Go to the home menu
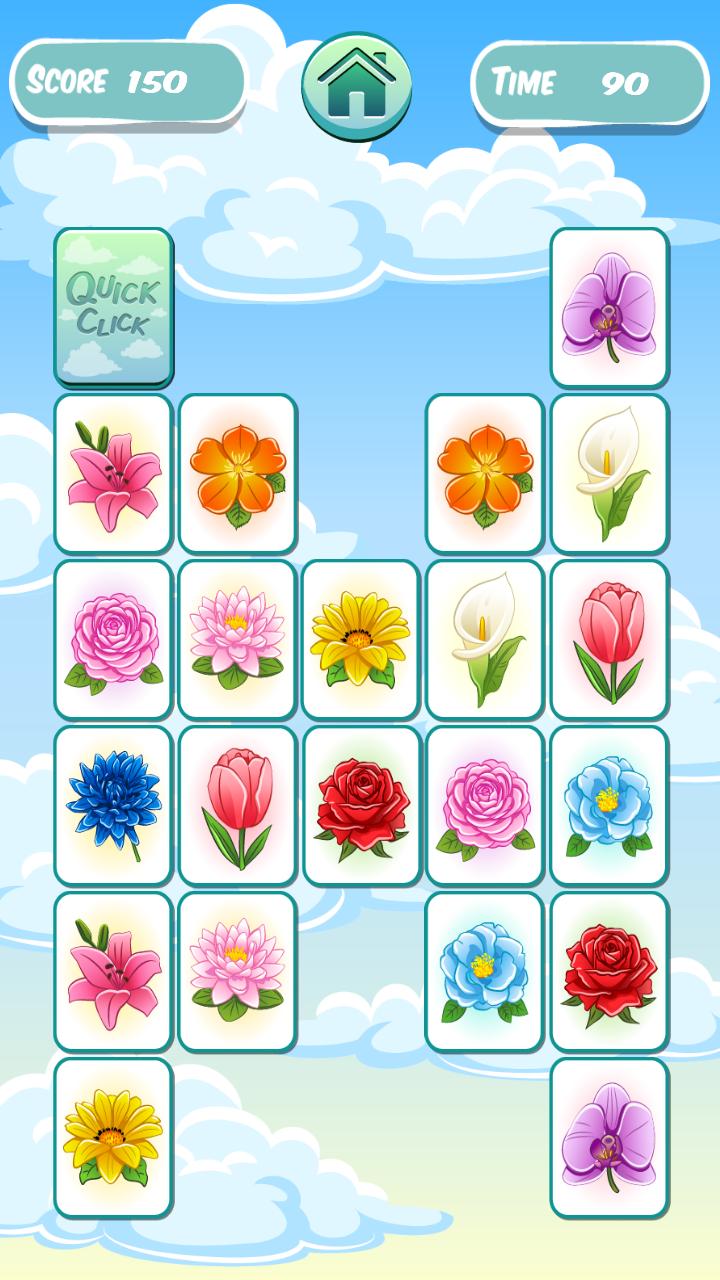Screen dimensions: 720x1280 point(357,86)
